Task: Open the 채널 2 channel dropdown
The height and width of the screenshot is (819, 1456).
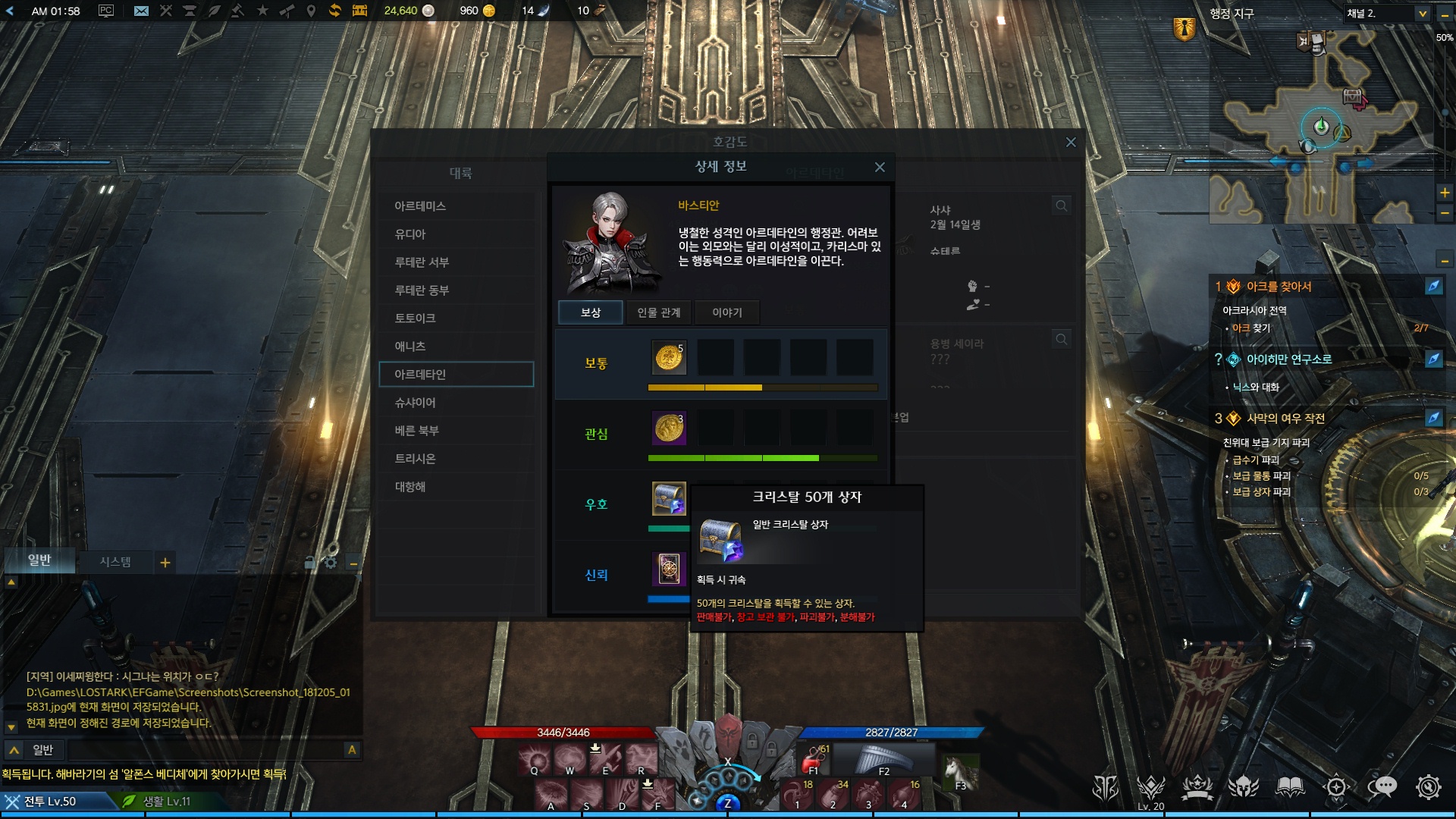Action: click(x=1423, y=14)
